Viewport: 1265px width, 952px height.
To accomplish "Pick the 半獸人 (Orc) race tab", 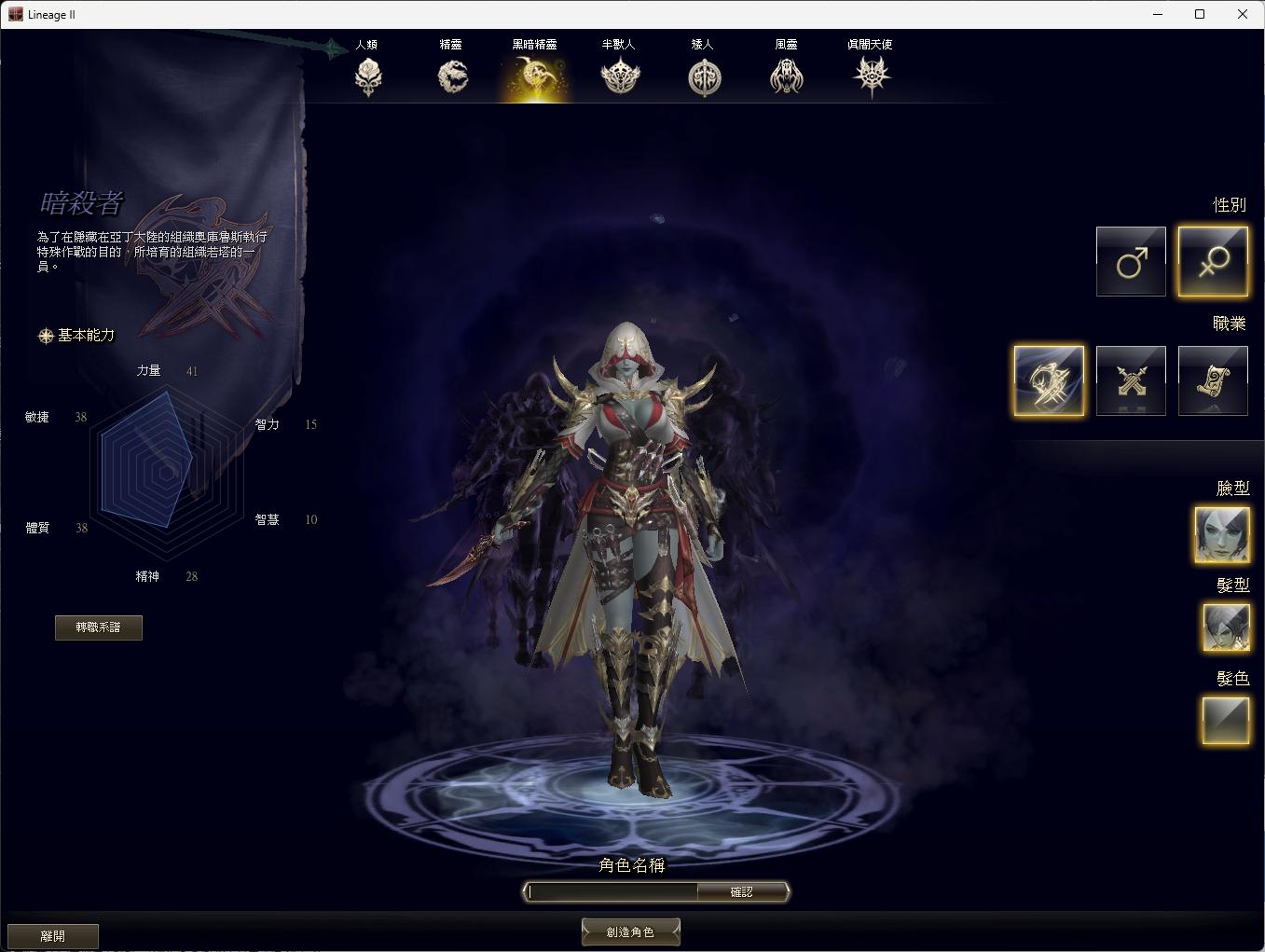I will tap(619, 75).
